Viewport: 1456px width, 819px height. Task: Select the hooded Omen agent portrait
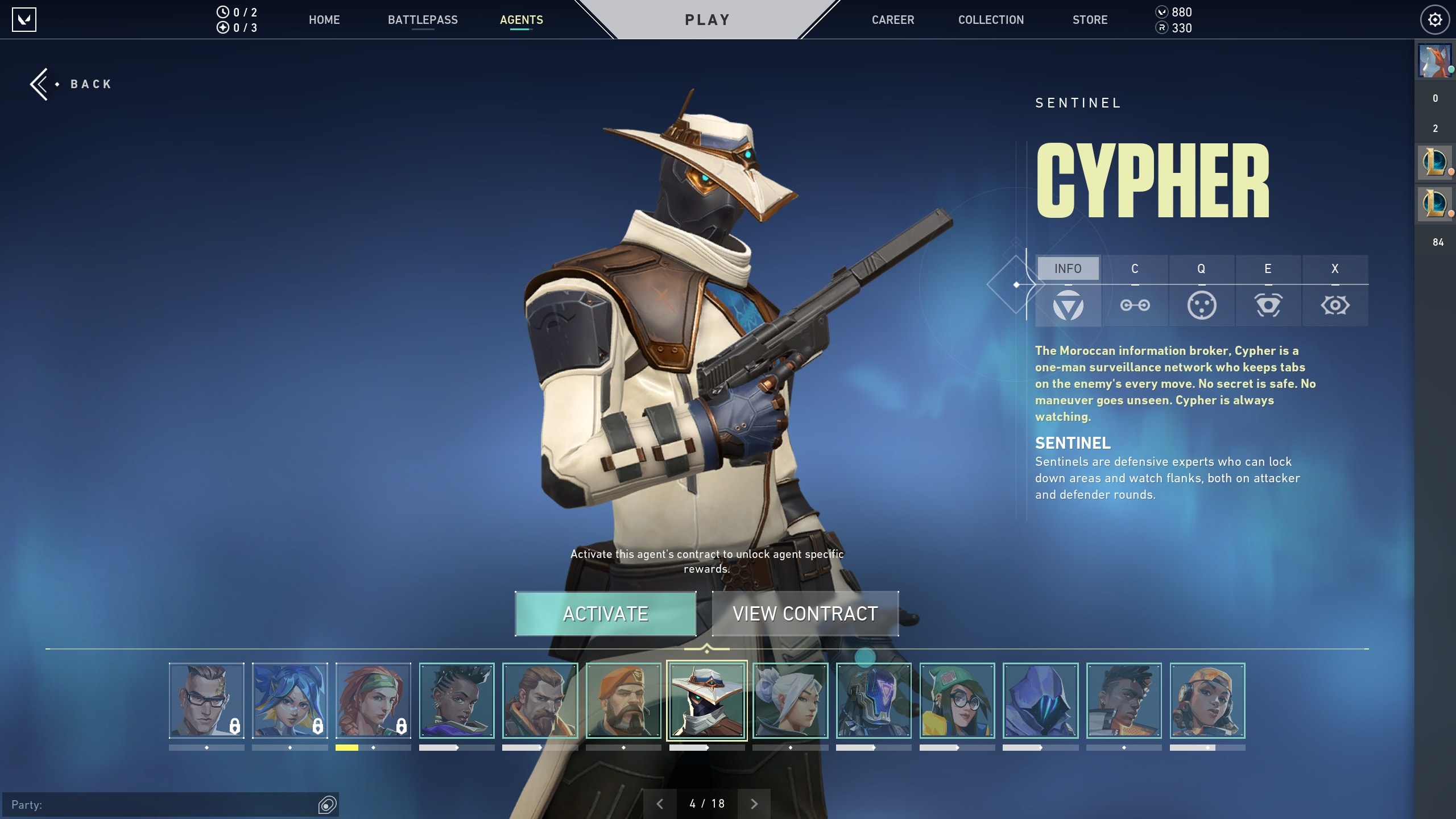point(1040,701)
